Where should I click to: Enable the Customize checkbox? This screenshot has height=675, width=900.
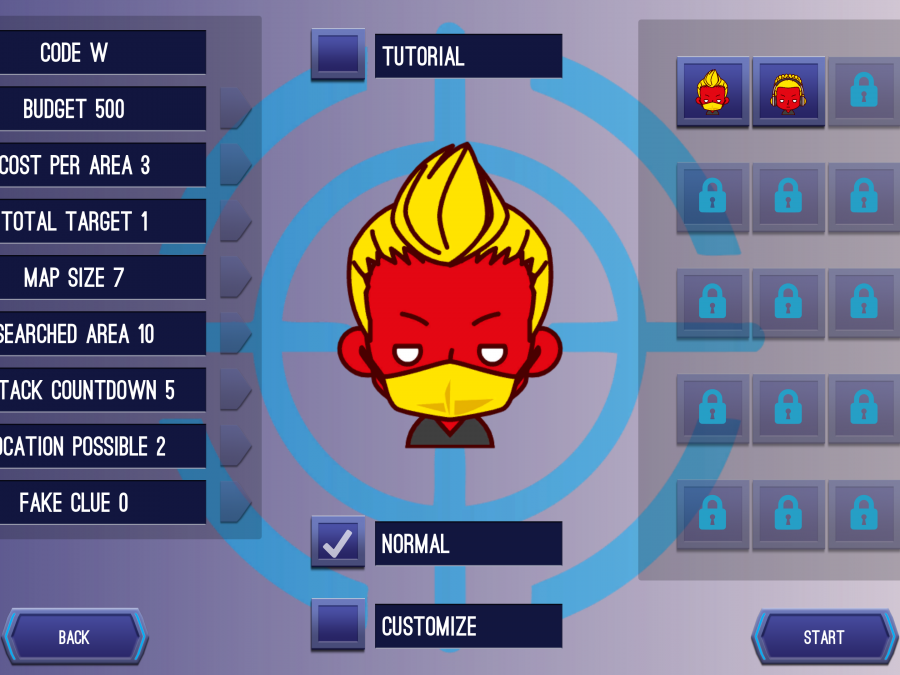pyautogui.click(x=338, y=626)
